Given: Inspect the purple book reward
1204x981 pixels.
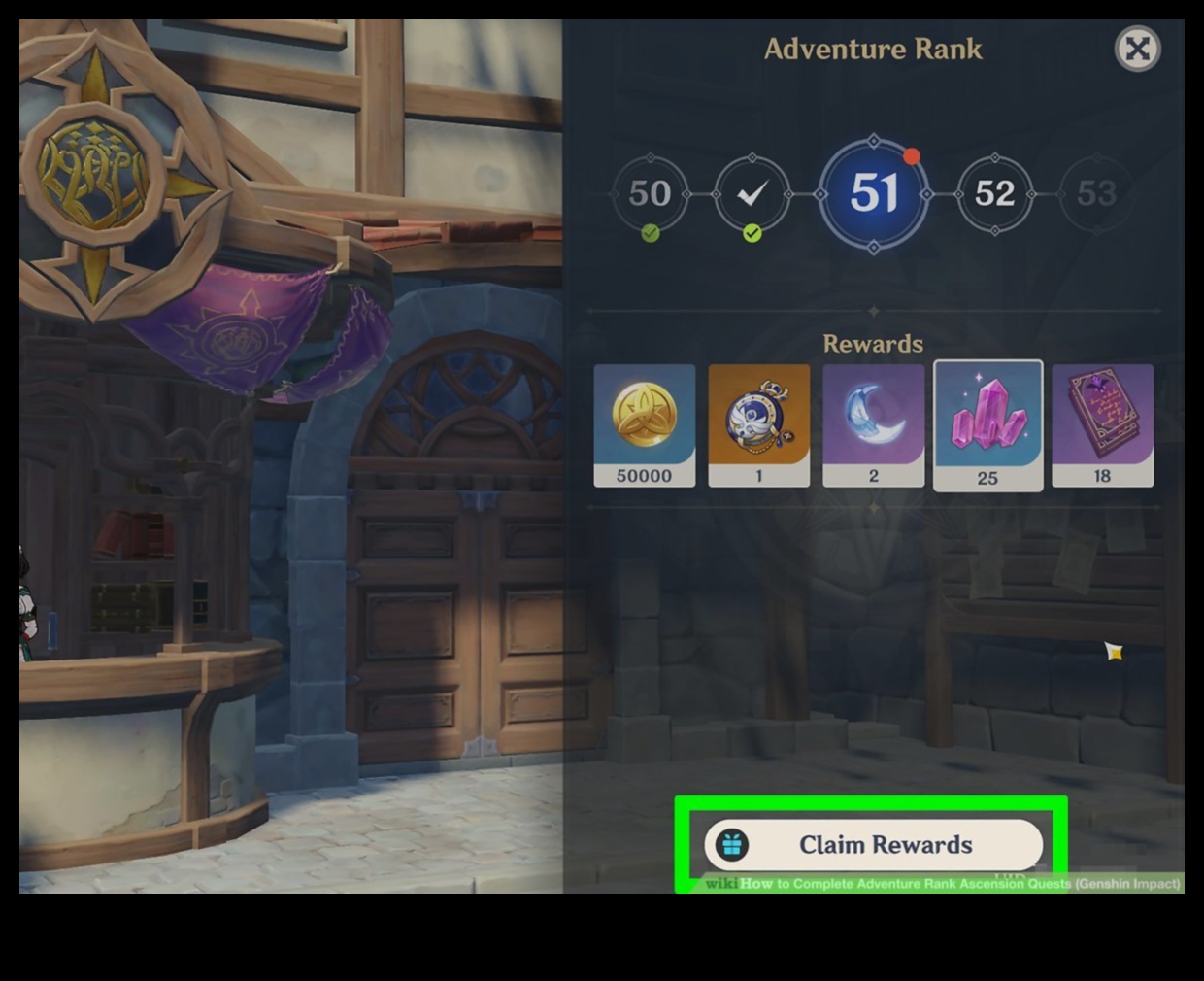Looking at the screenshot, I should click(x=1102, y=425).
